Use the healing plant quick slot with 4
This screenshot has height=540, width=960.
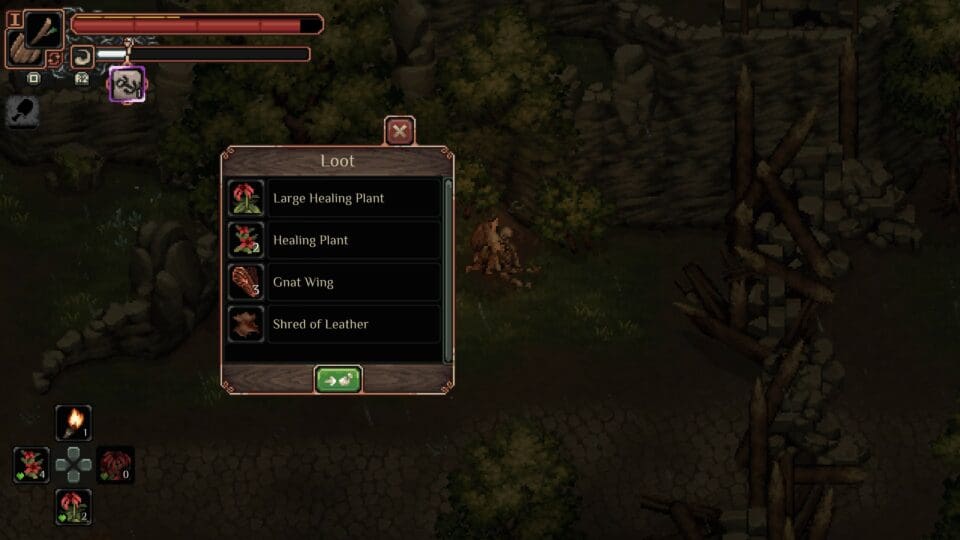tap(31, 465)
